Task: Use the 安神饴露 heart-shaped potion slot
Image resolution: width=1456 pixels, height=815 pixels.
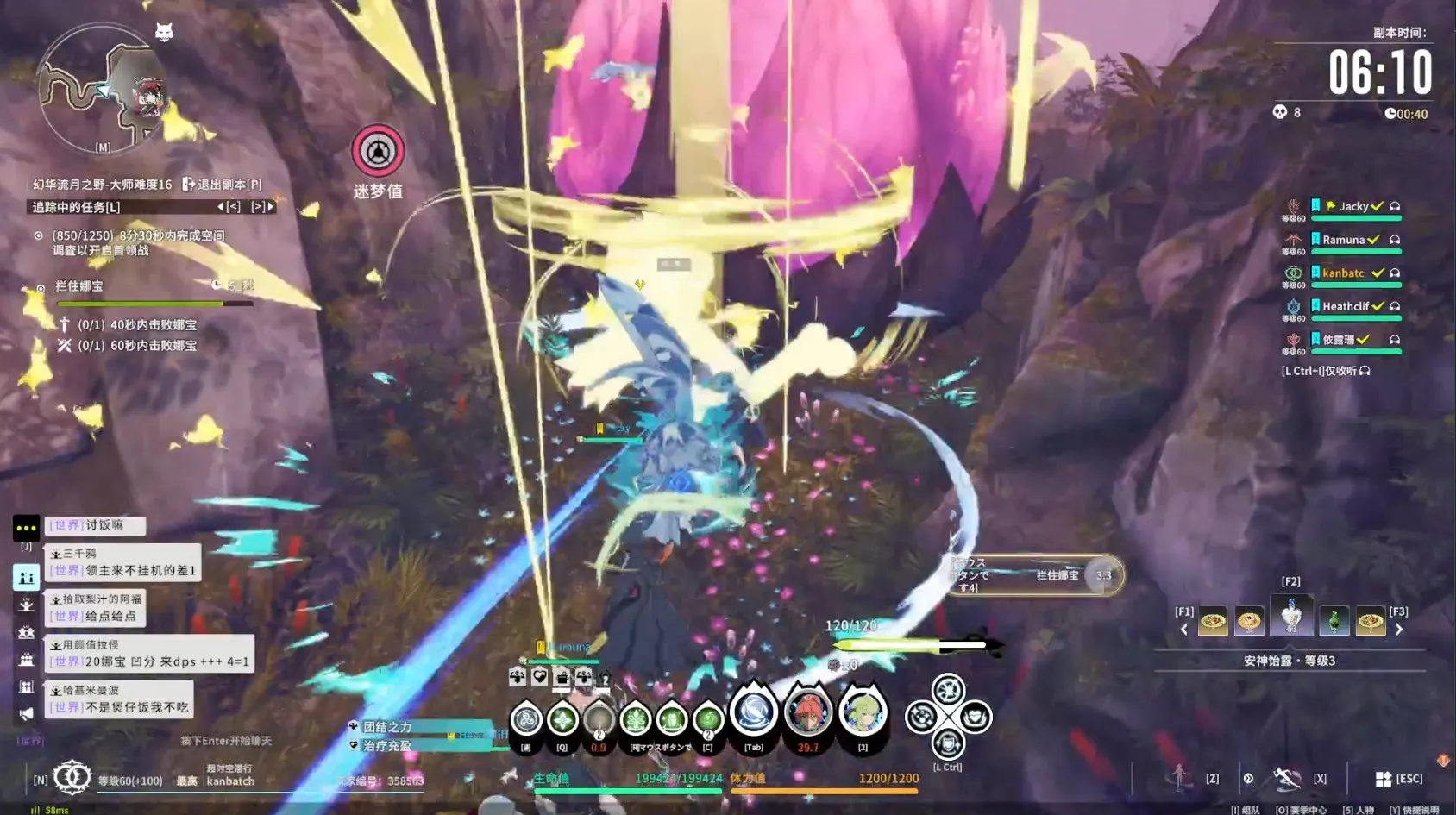Action: (1291, 616)
